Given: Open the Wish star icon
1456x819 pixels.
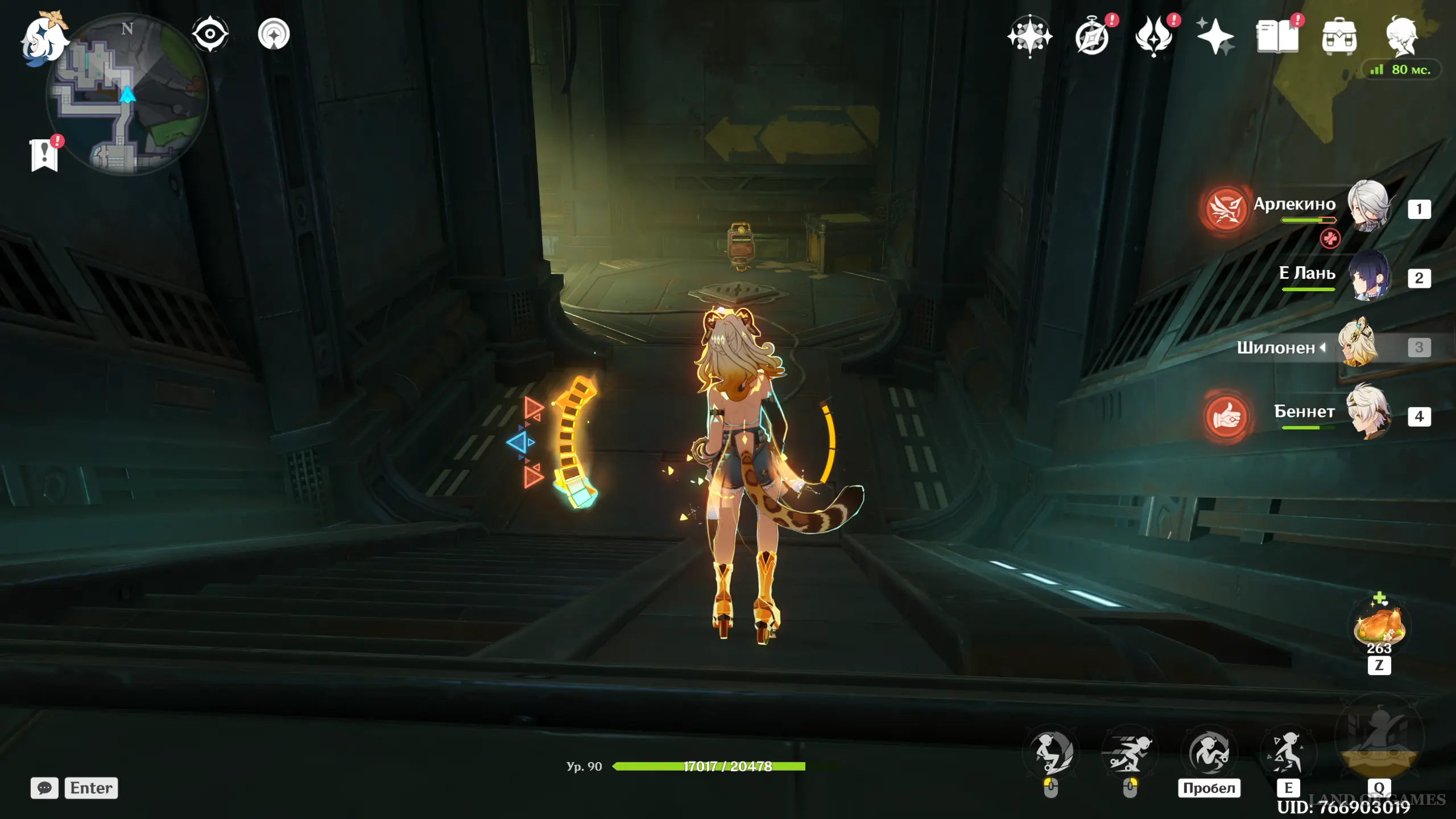Looking at the screenshot, I should 1029,36.
